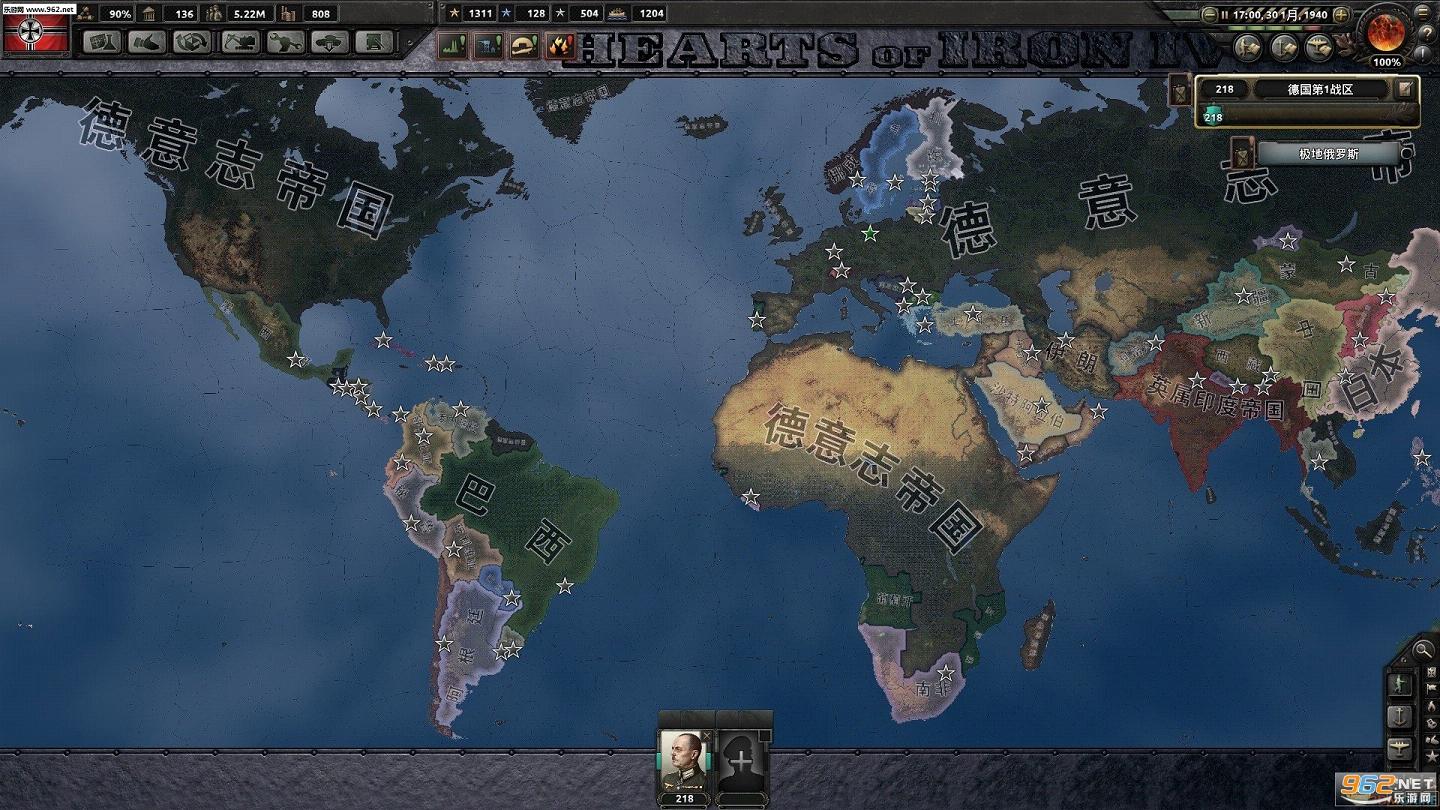1440x810 pixels.
Task: Click the helmet alert icon
Action: coord(524,45)
